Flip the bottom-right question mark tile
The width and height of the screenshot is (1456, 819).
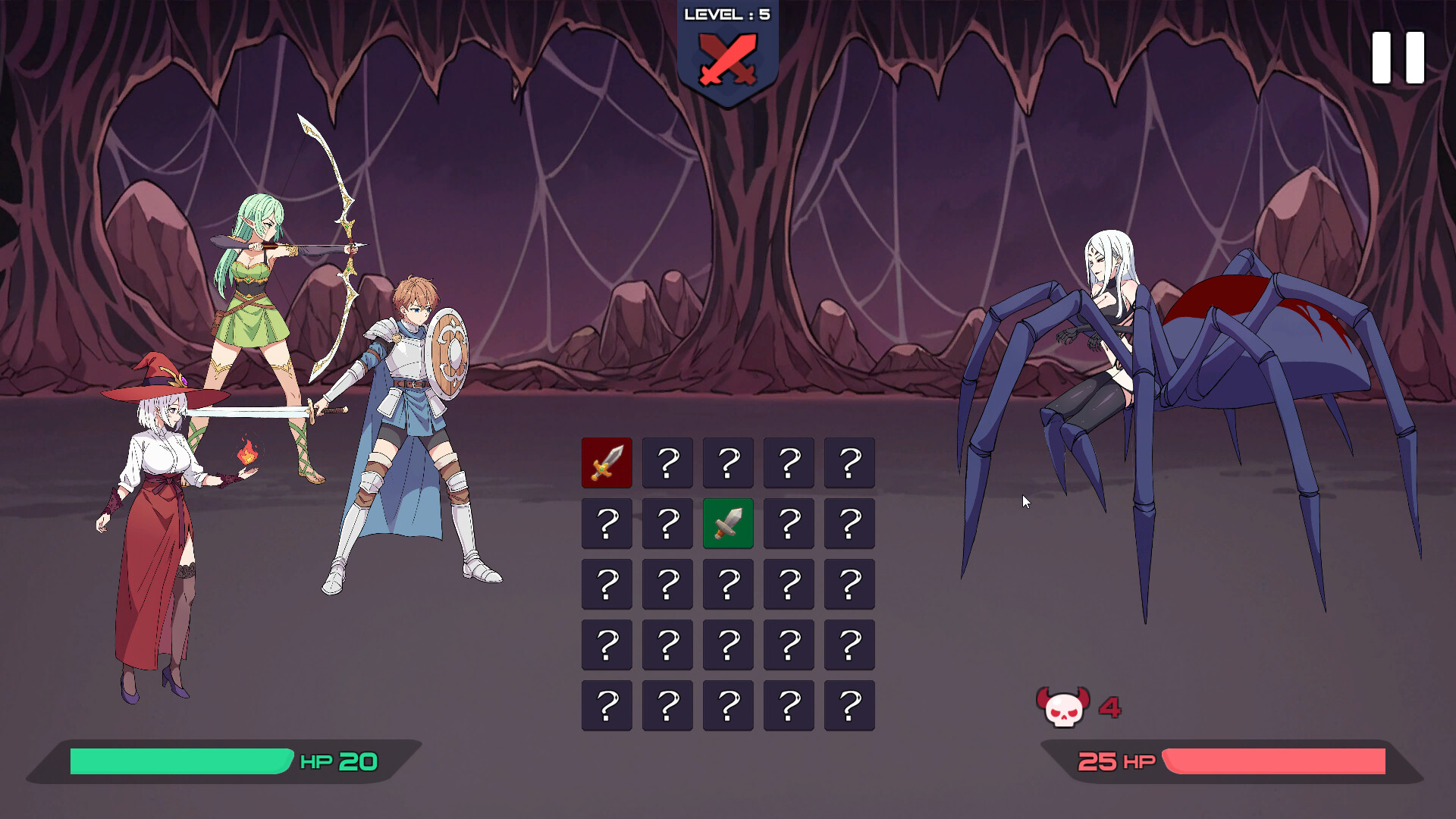tap(849, 705)
